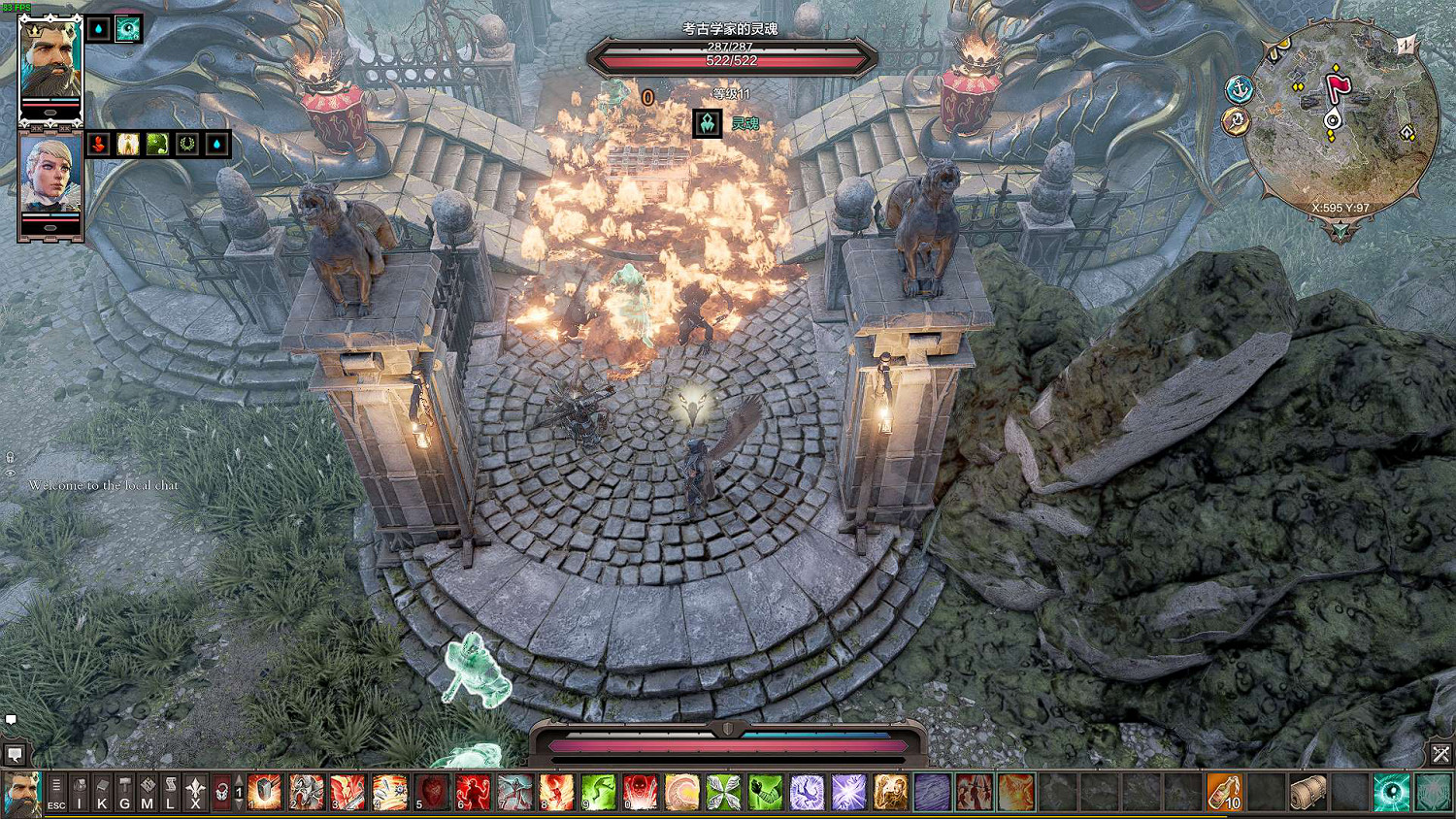
Task: Select the blonde companion portrait
Action: point(50,178)
